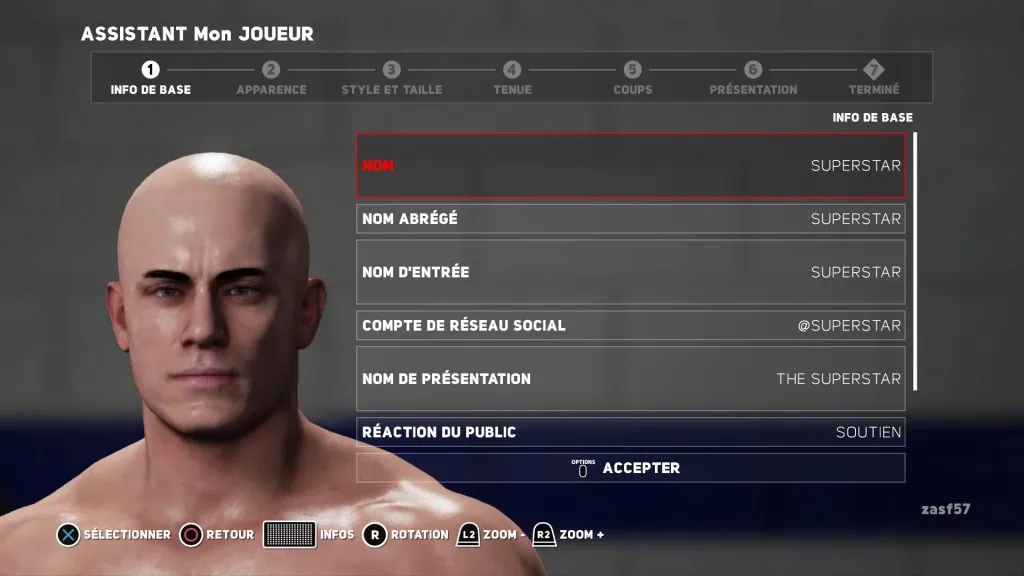Image resolution: width=1024 pixels, height=576 pixels.
Task: Edit the NOM ABRÉGÉ field
Action: pos(630,218)
